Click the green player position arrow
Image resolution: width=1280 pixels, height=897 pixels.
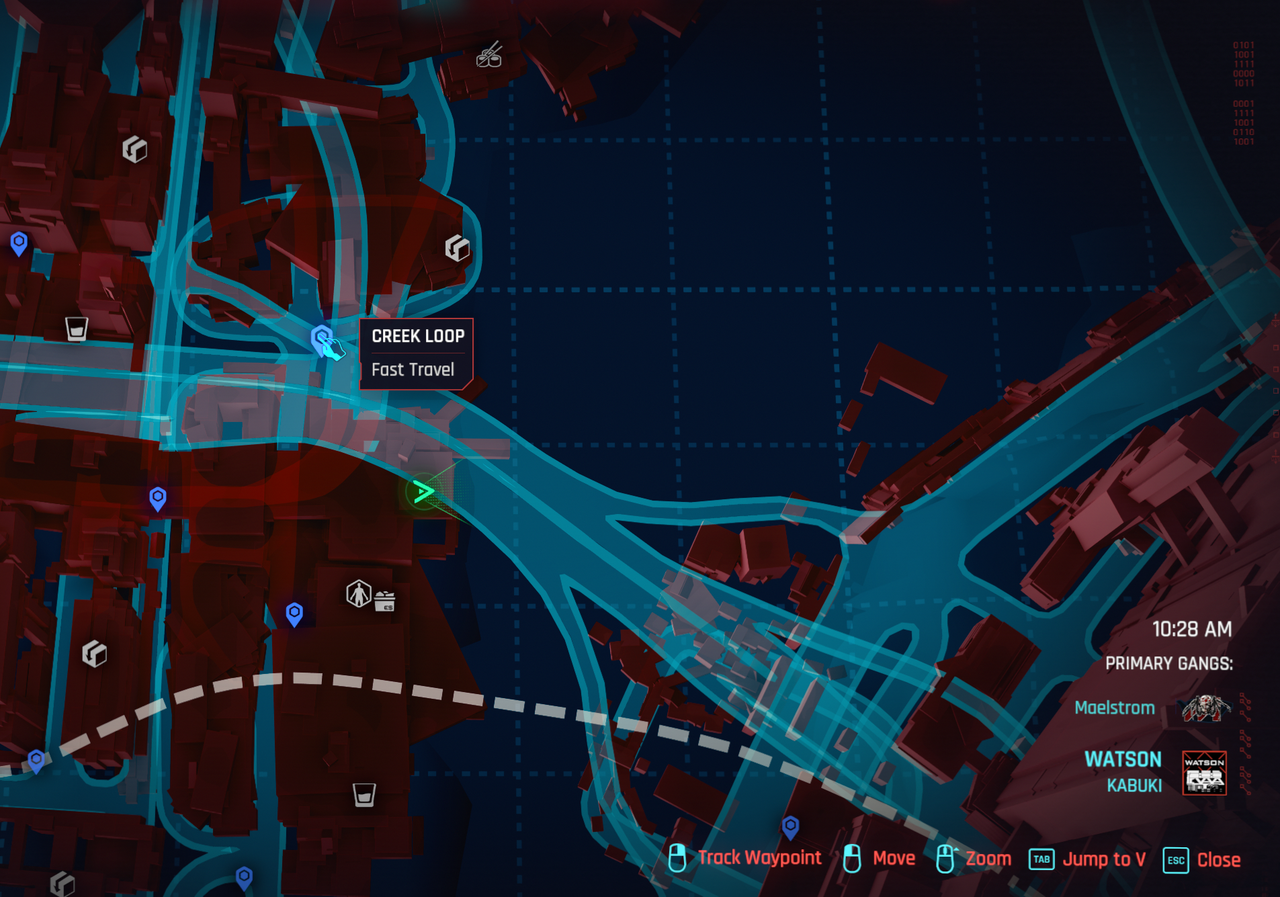[424, 491]
